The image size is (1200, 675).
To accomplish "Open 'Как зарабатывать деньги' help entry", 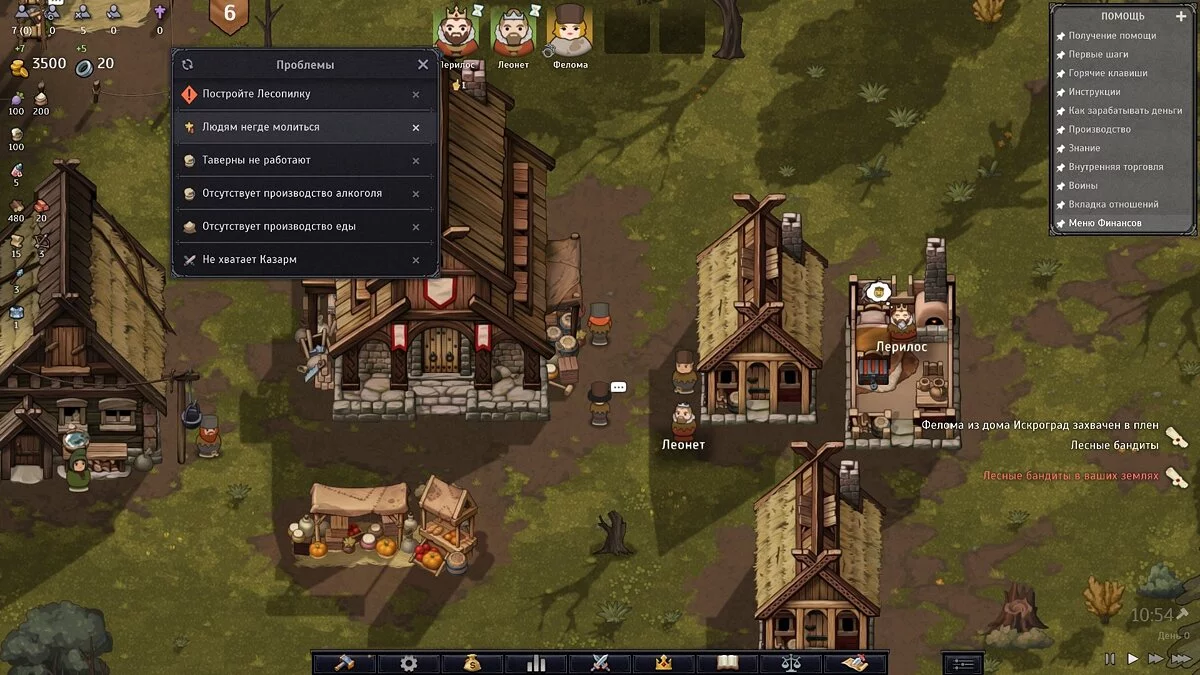I will (x=1125, y=110).
